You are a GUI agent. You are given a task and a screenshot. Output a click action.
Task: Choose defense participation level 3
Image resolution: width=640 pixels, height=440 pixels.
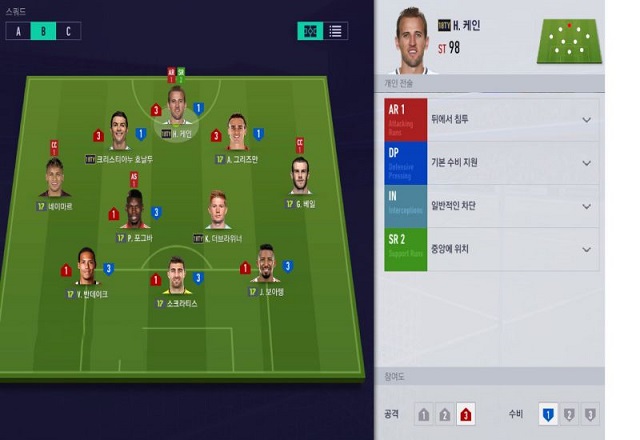590,414
